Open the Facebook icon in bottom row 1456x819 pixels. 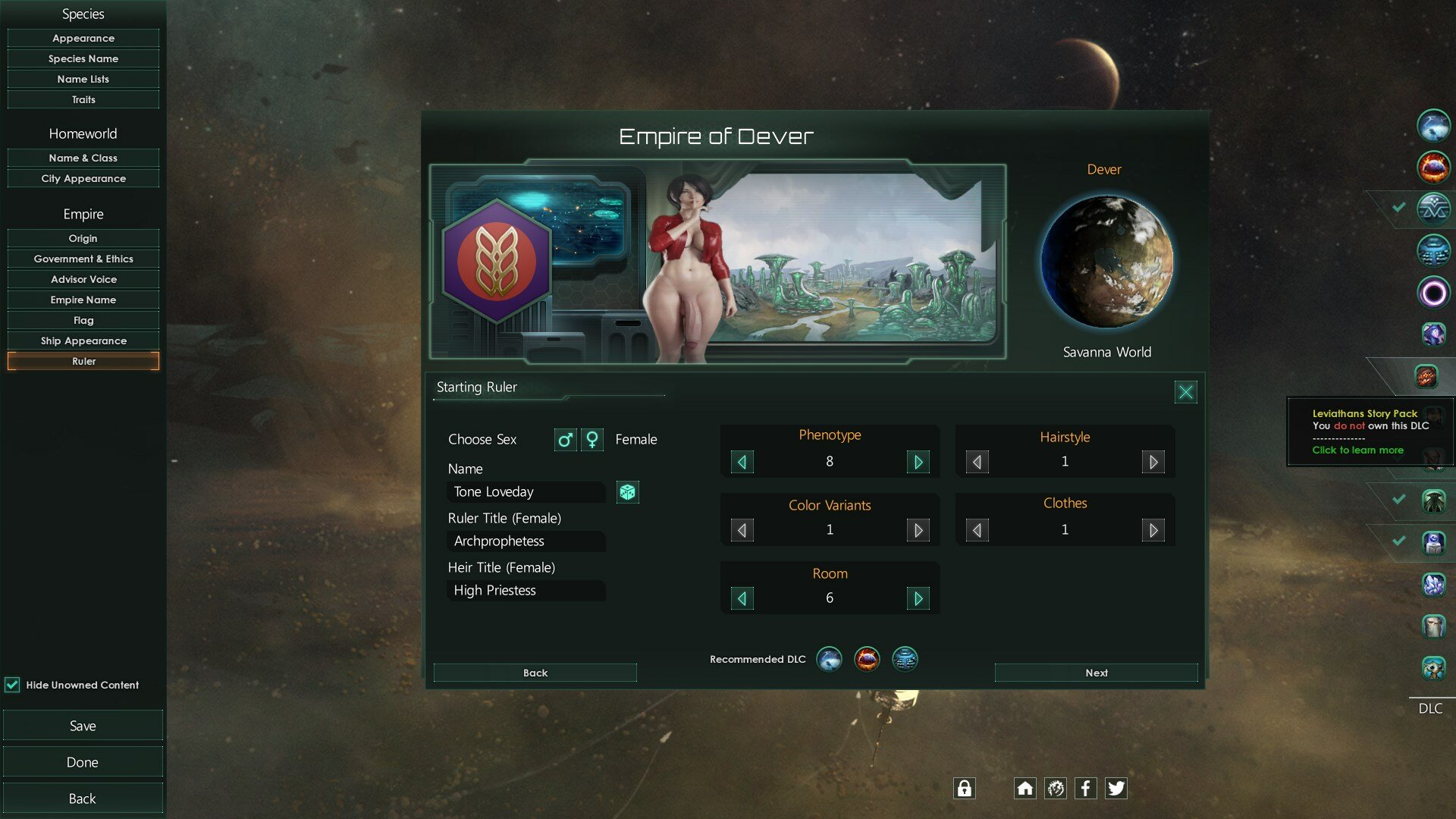tap(1085, 788)
